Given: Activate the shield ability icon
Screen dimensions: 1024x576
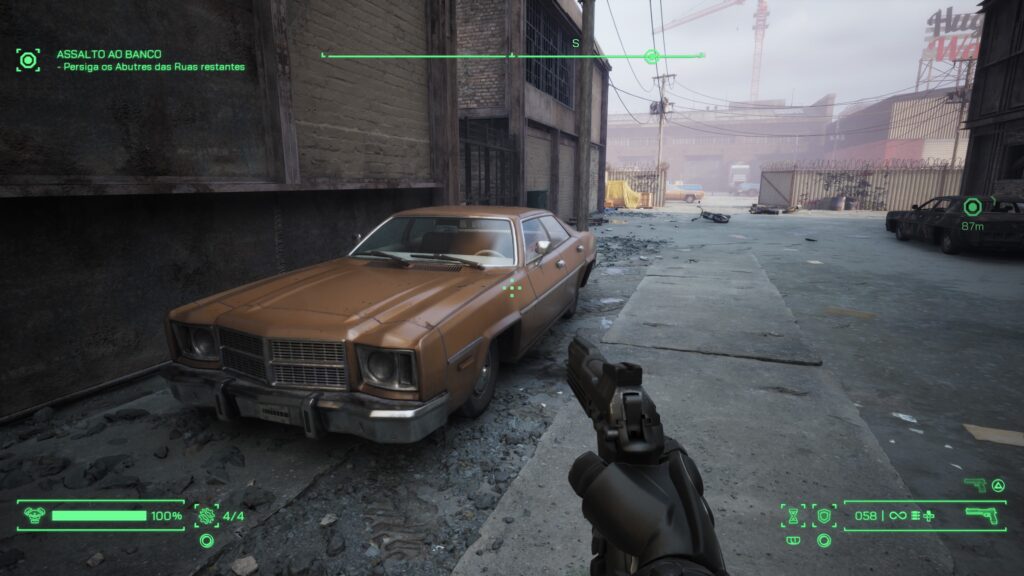Looking at the screenshot, I should pos(824,516).
